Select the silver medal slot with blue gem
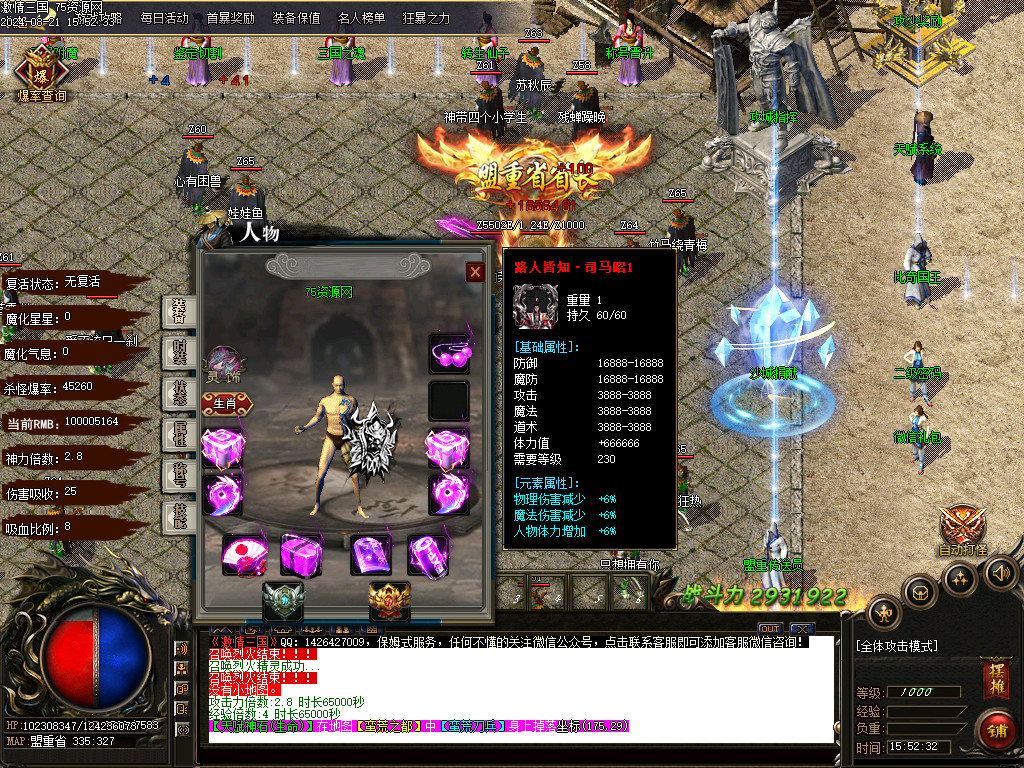Viewport: 1024px width, 768px height. click(x=283, y=600)
